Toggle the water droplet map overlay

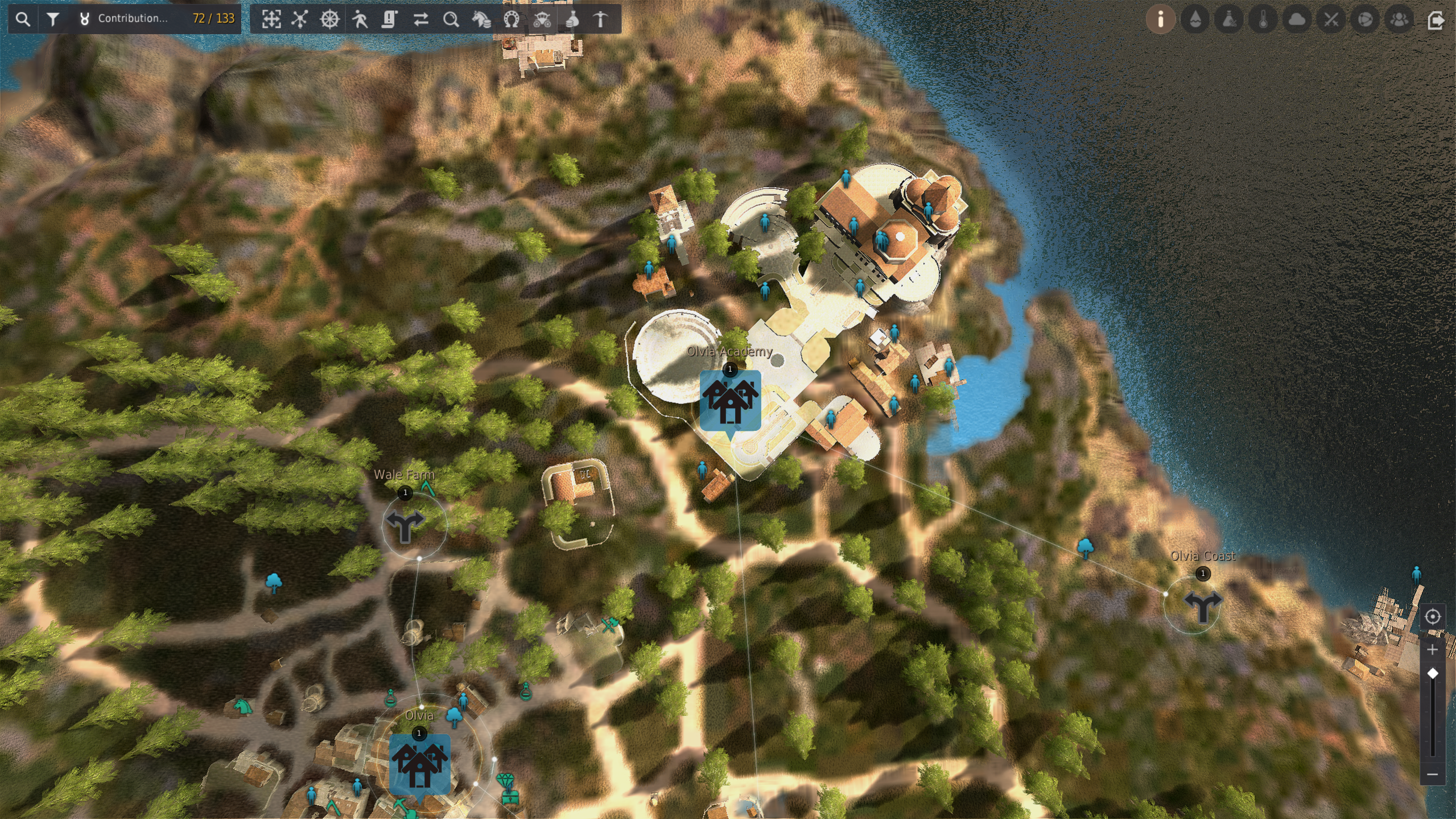point(1195,19)
